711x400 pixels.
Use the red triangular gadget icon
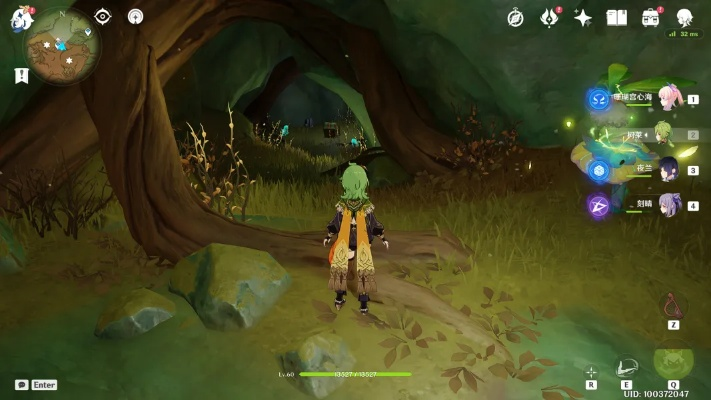(x=673, y=306)
